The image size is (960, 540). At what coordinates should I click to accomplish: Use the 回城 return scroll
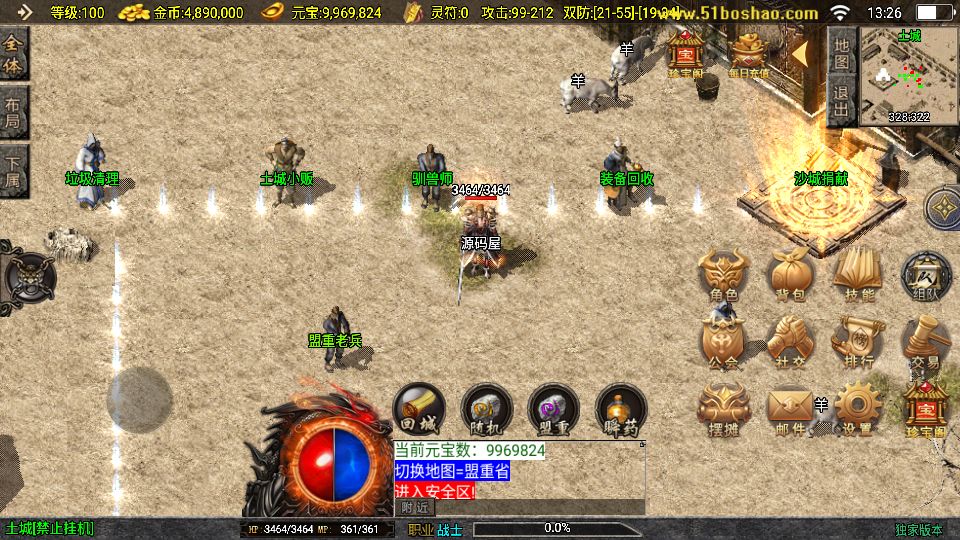419,411
